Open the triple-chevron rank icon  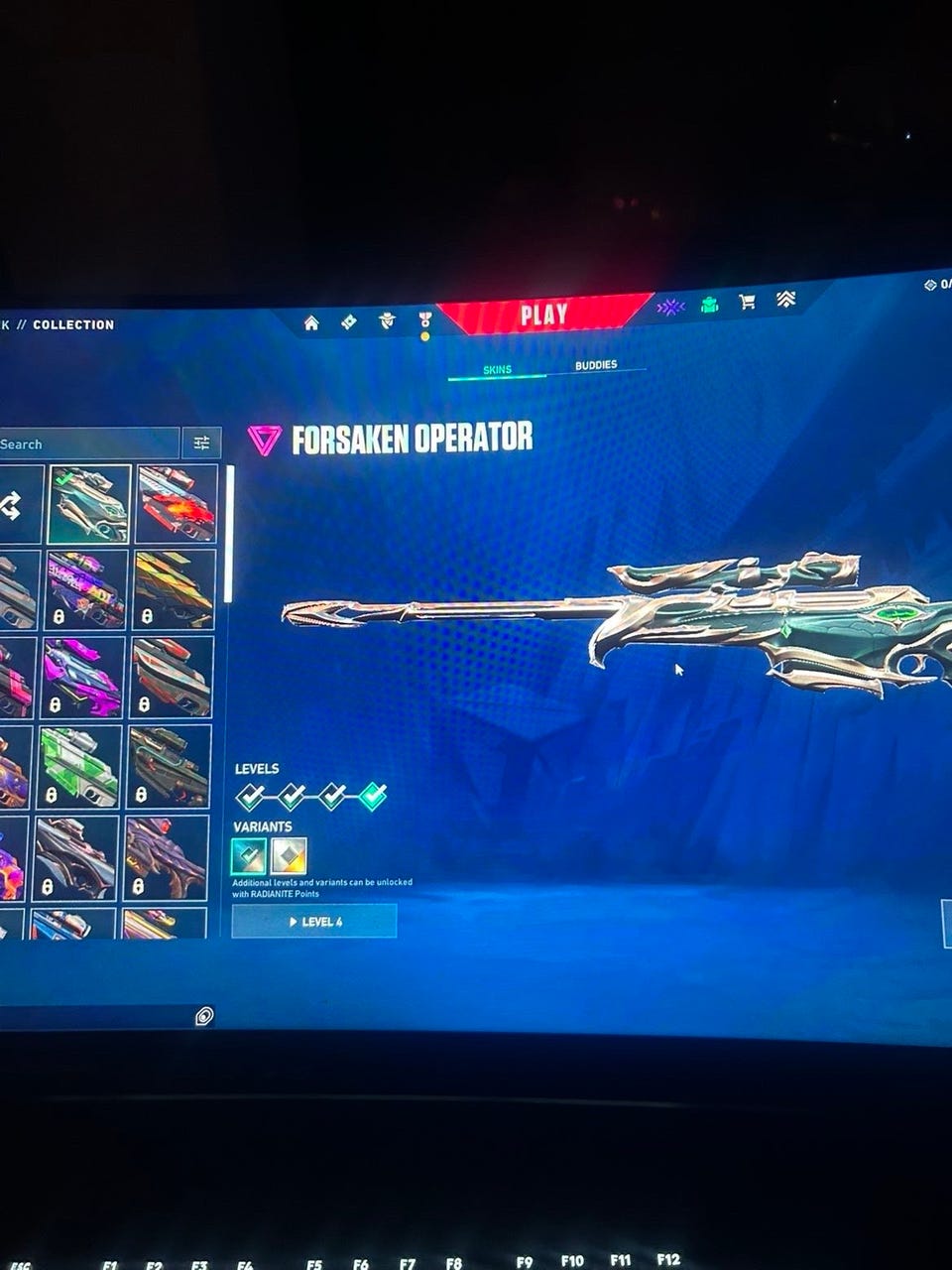pyautogui.click(x=785, y=299)
